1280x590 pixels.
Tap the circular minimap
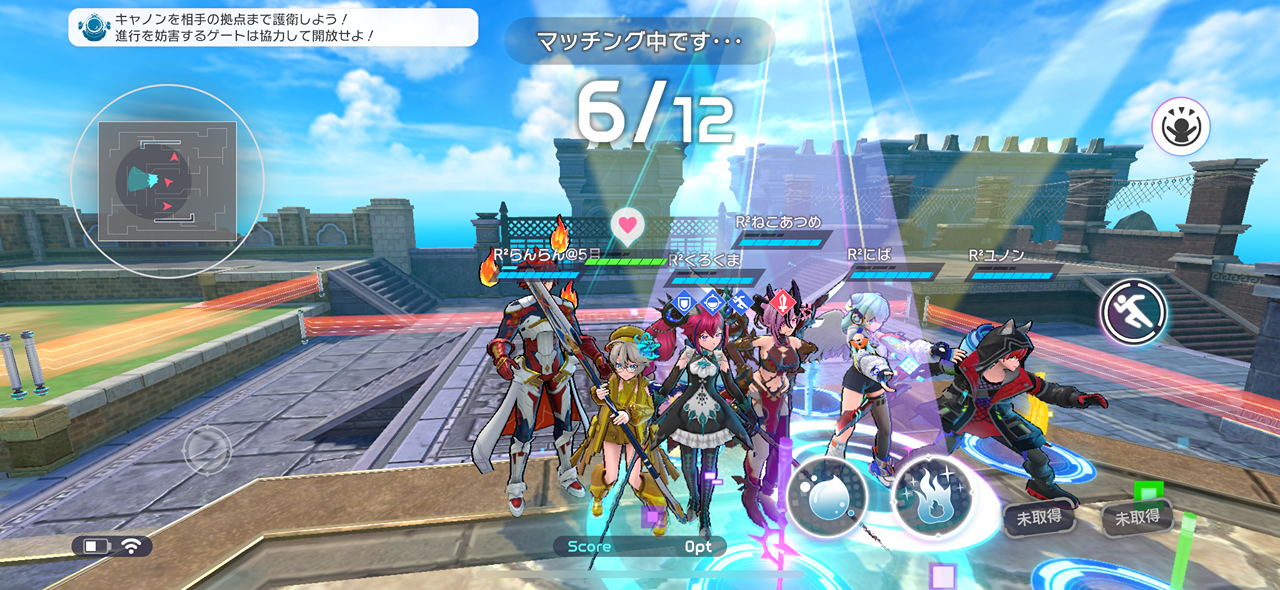(x=167, y=181)
